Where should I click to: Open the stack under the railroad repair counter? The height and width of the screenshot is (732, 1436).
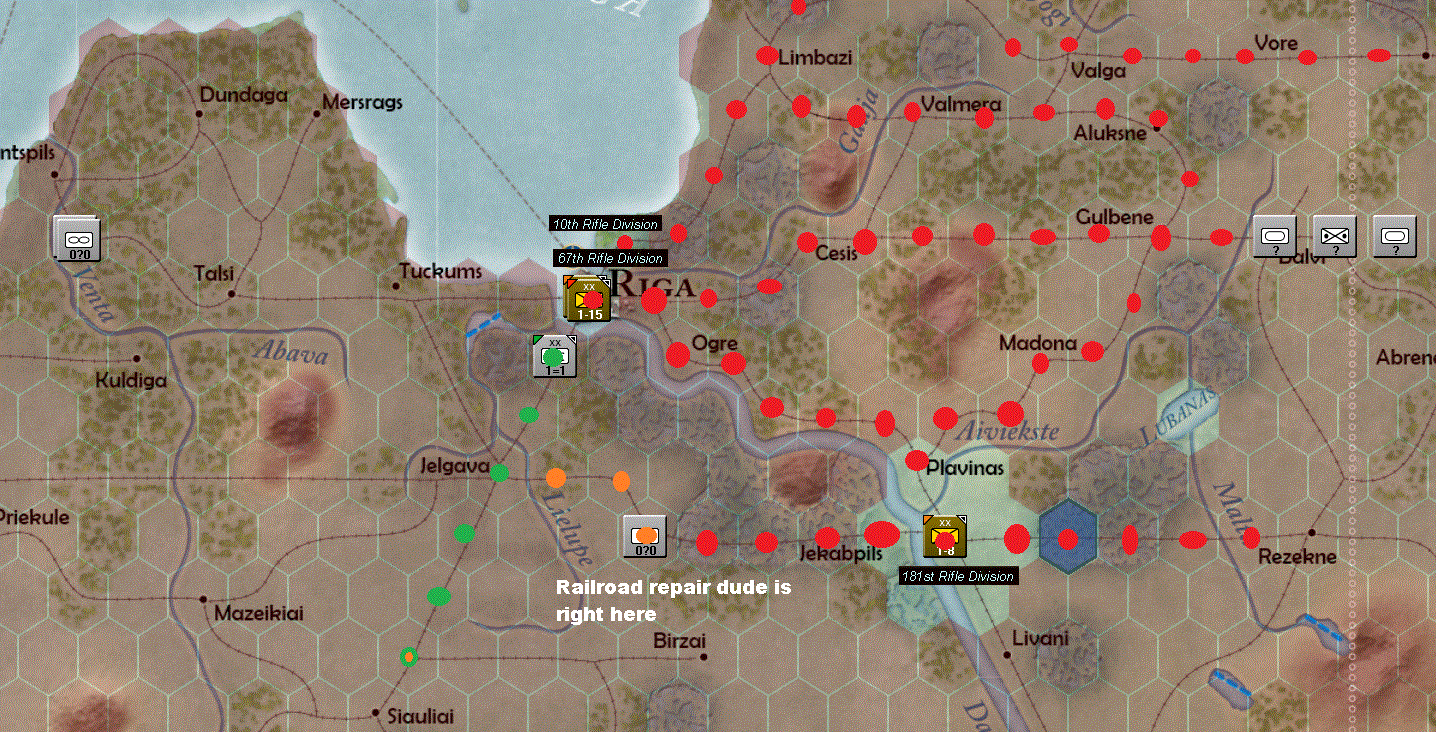(645, 537)
